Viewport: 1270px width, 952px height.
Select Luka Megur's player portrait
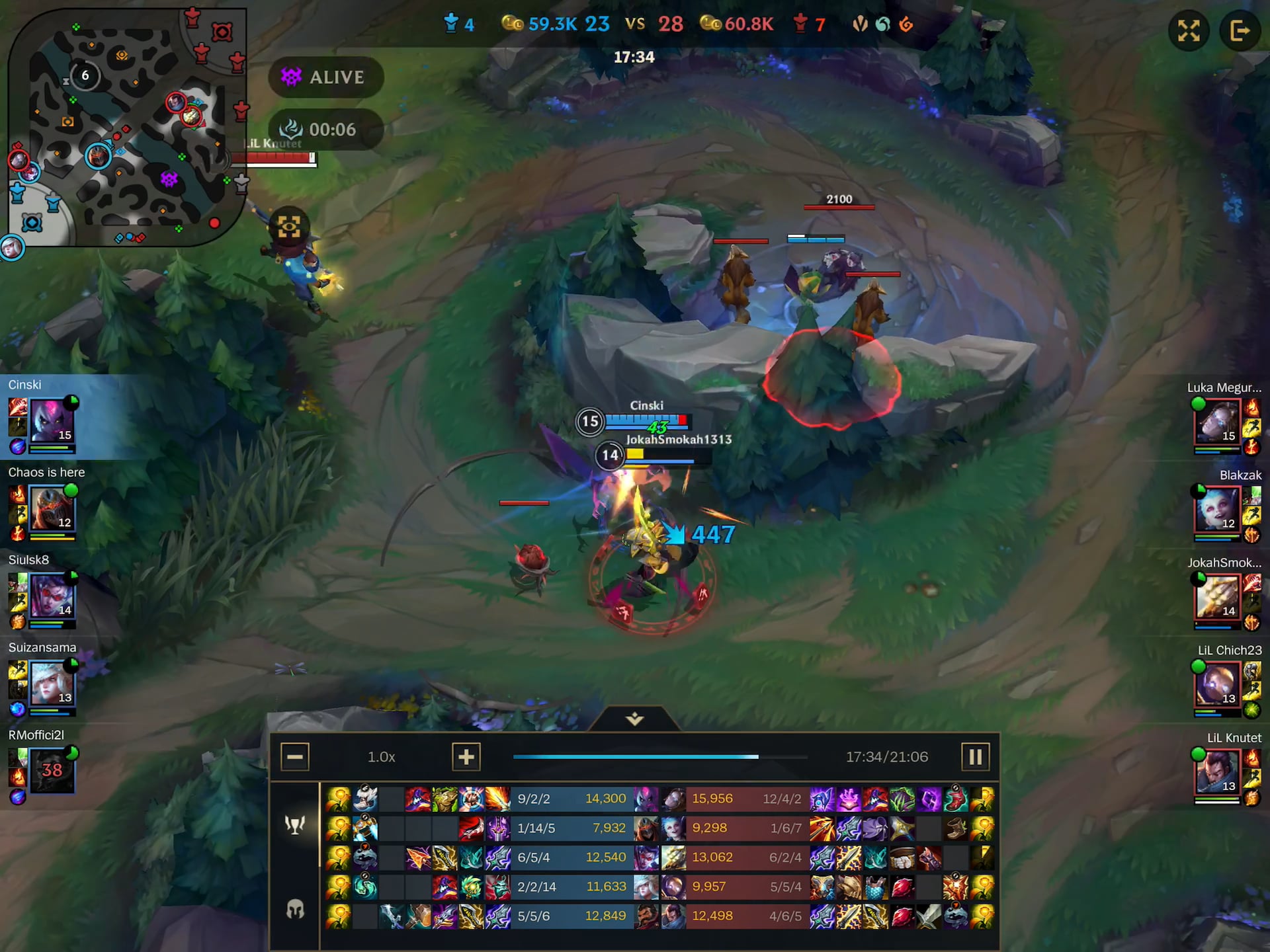point(1217,422)
